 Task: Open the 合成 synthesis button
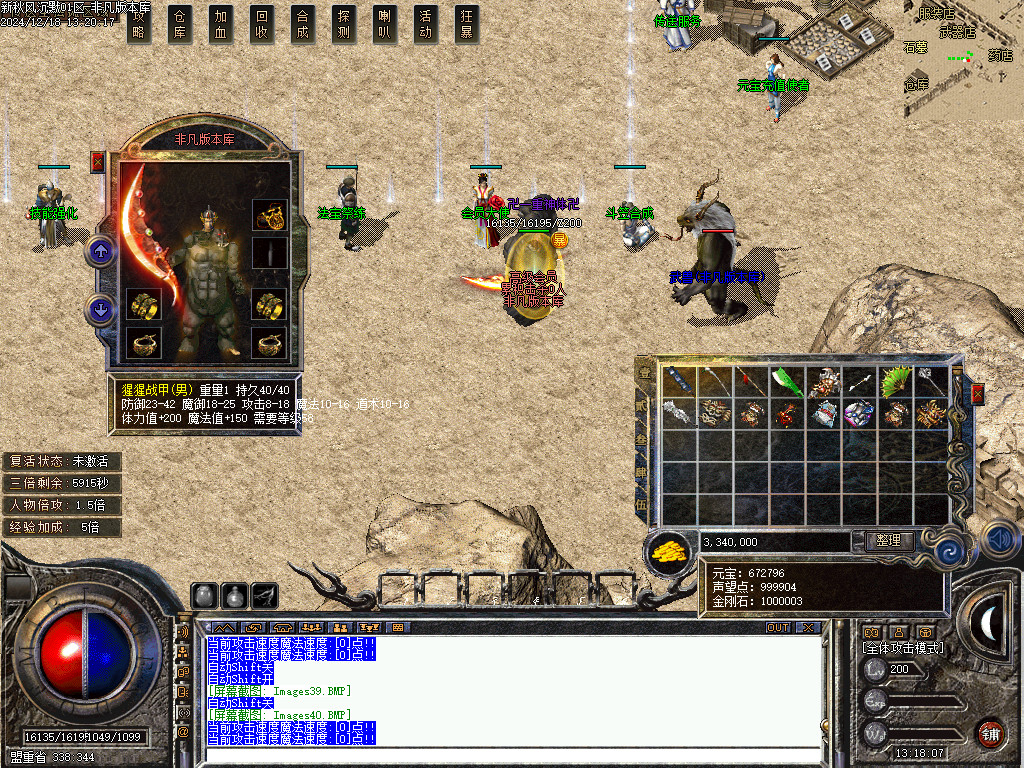(x=303, y=24)
